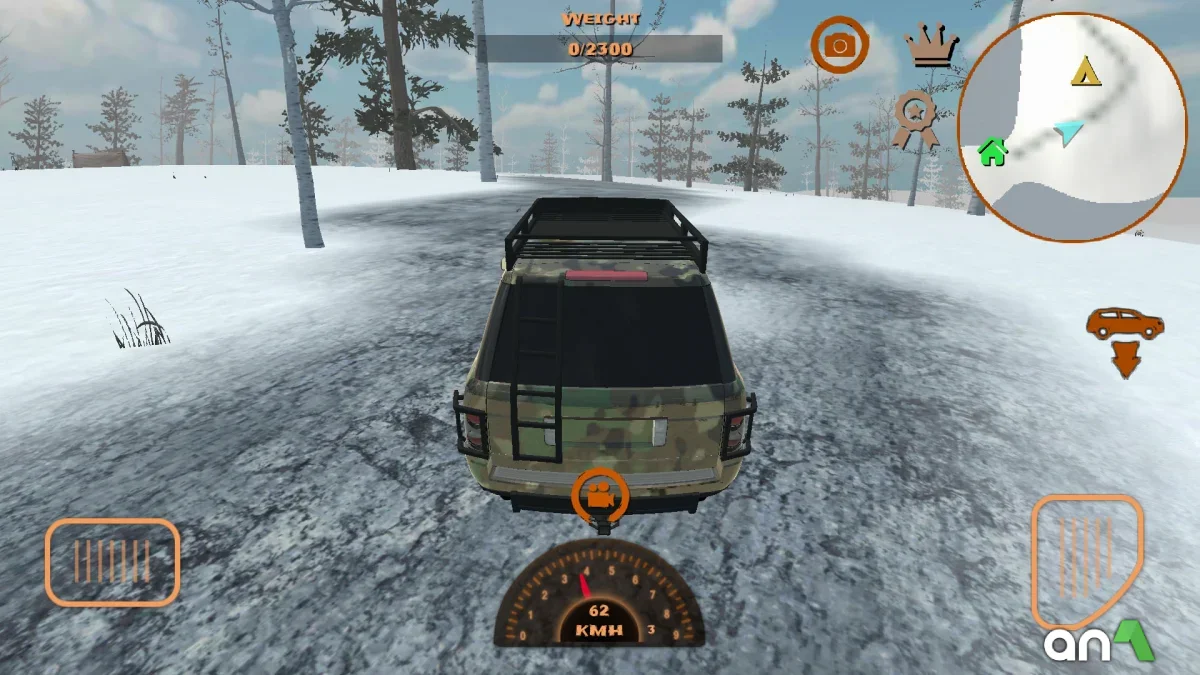Open the crown leaderboard icon

pyautogui.click(x=931, y=46)
